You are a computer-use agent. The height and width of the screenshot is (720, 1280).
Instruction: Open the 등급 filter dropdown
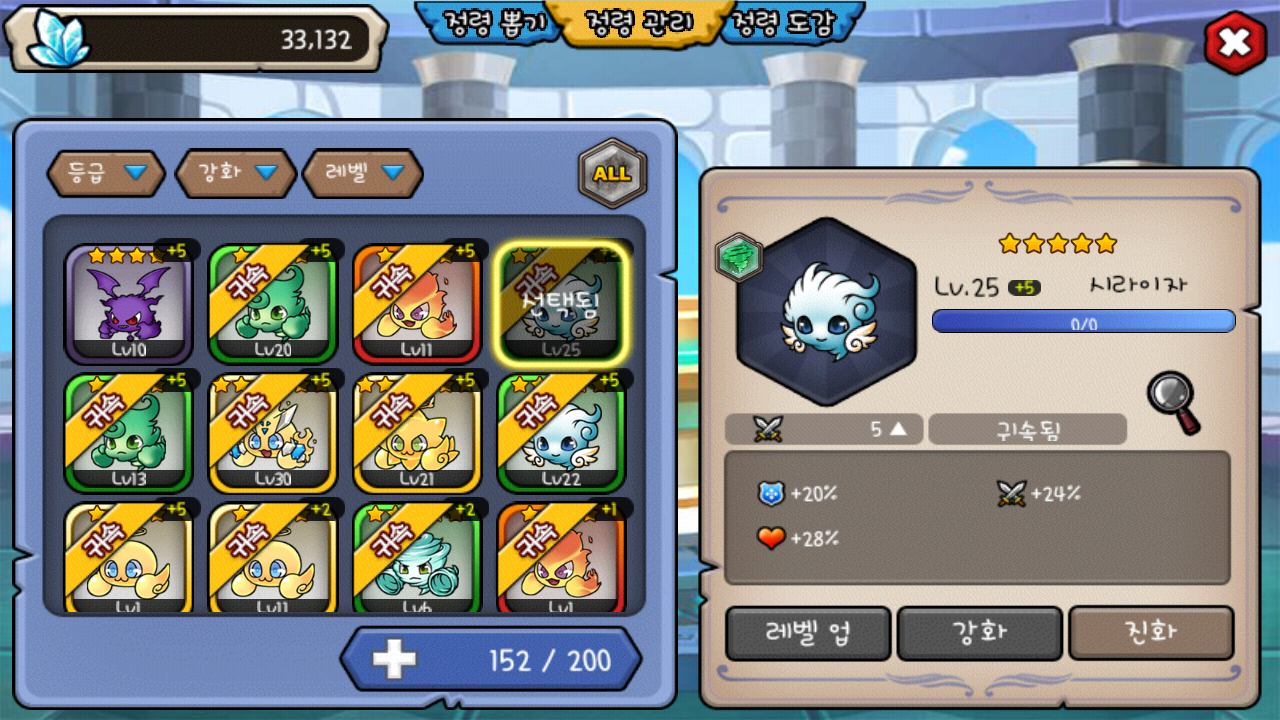pyautogui.click(x=108, y=173)
